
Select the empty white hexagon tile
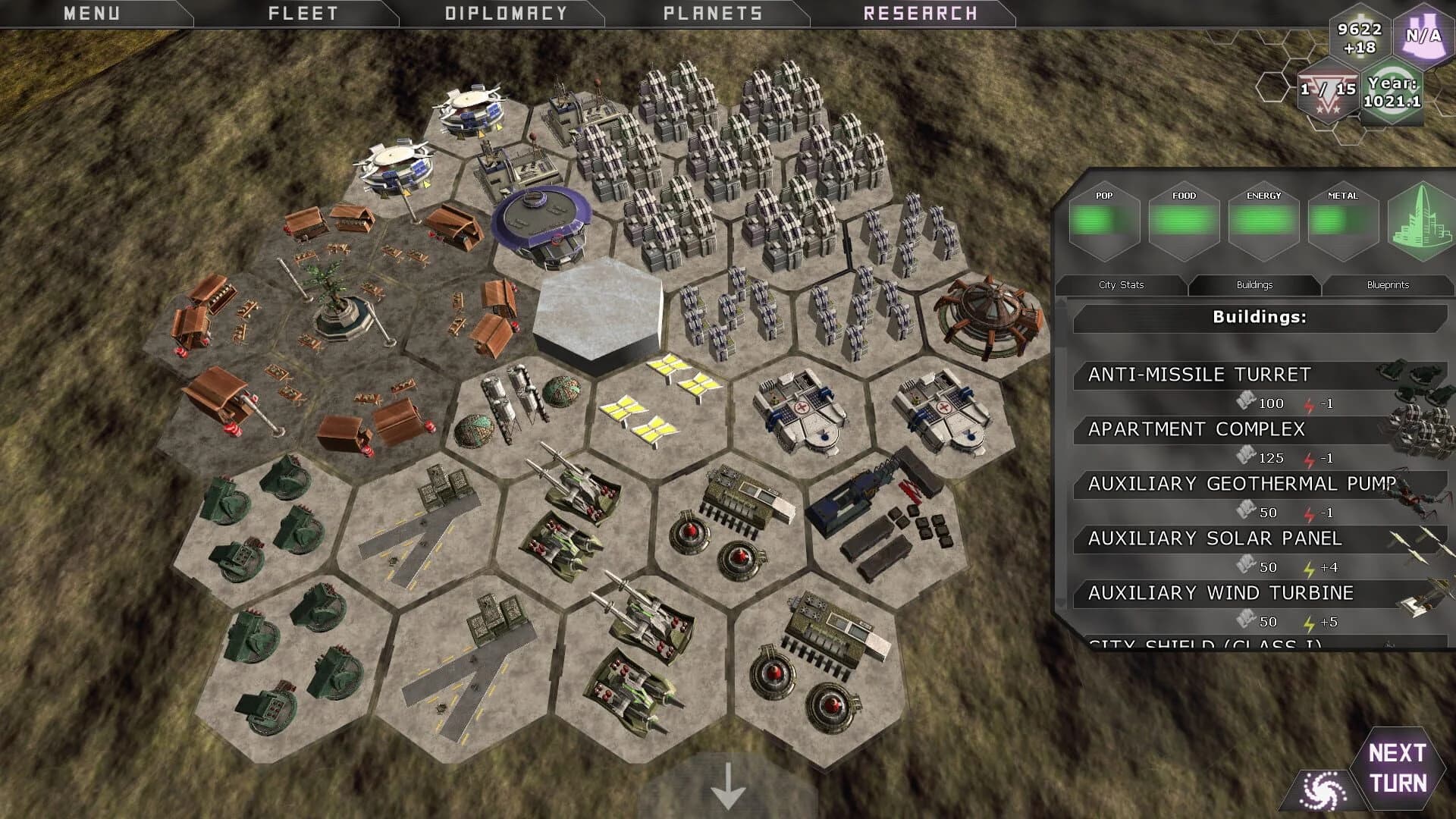(x=598, y=315)
